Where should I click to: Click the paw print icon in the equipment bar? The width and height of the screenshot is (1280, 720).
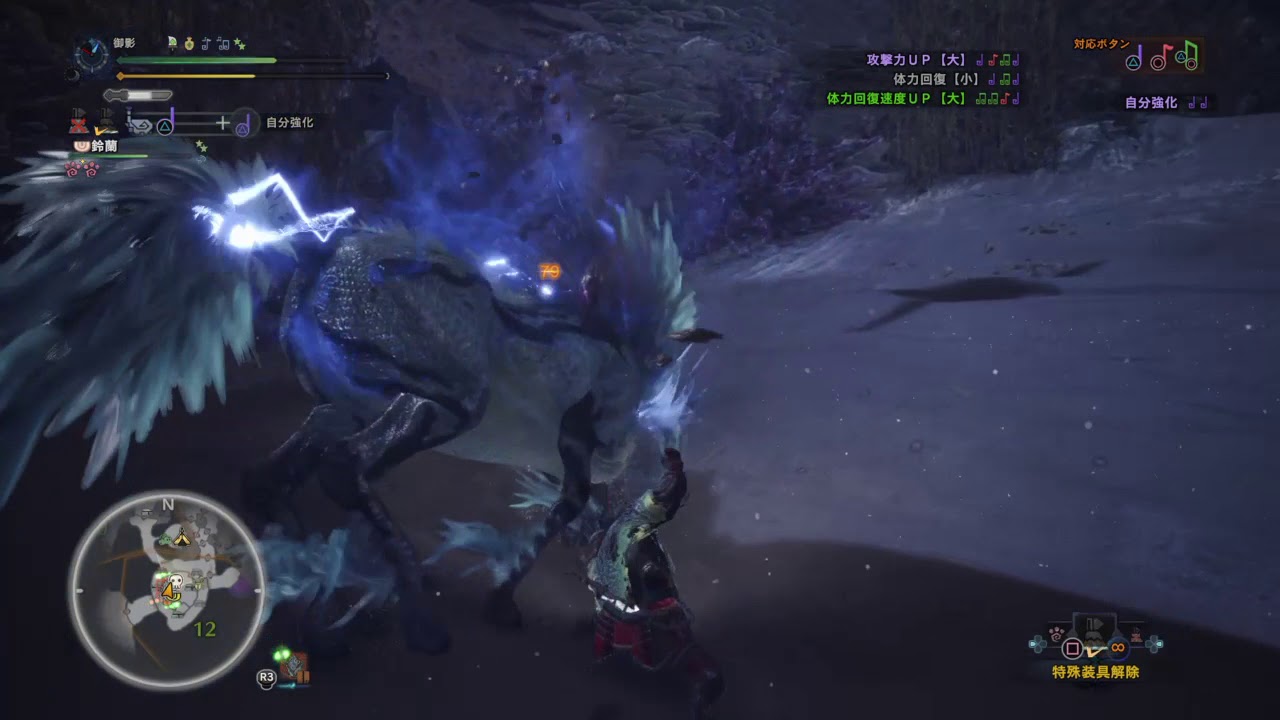pyautogui.click(x=1055, y=633)
